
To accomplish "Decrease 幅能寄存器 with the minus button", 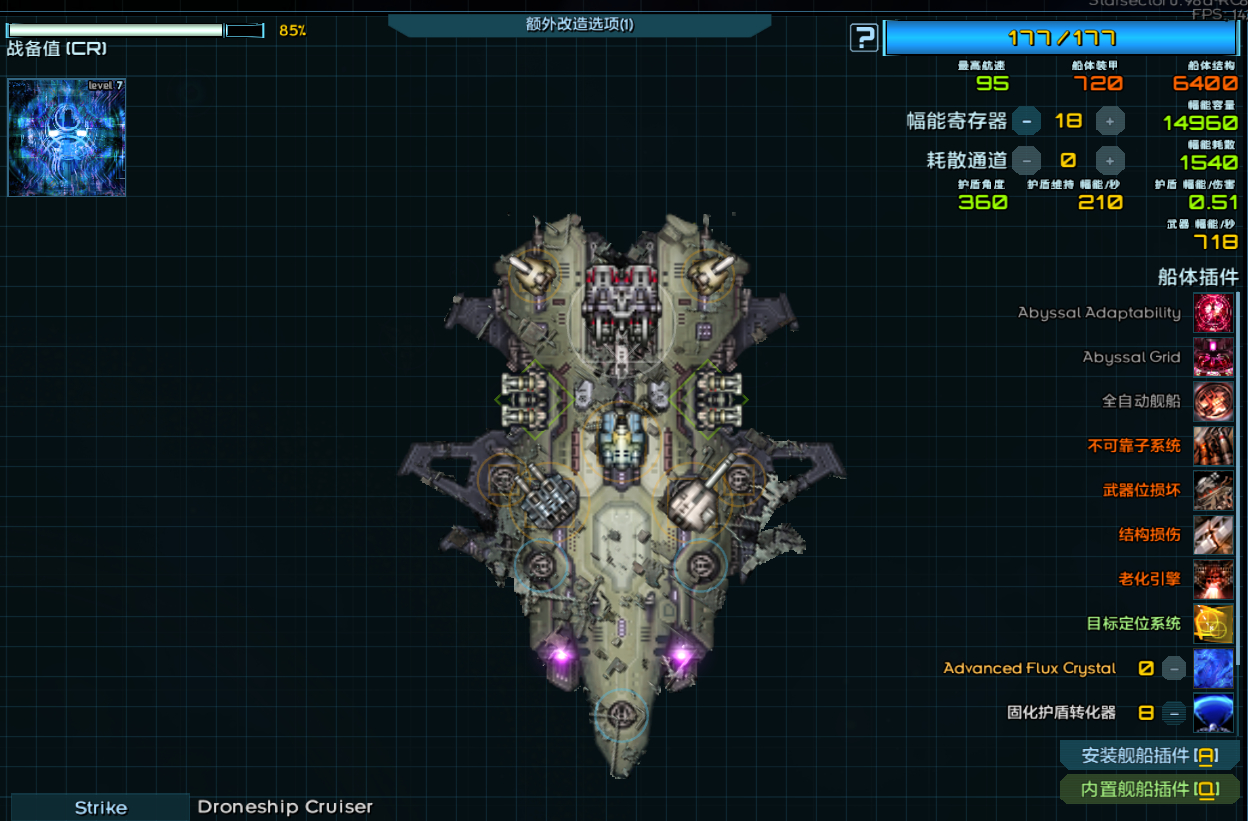I will tap(1026, 121).
